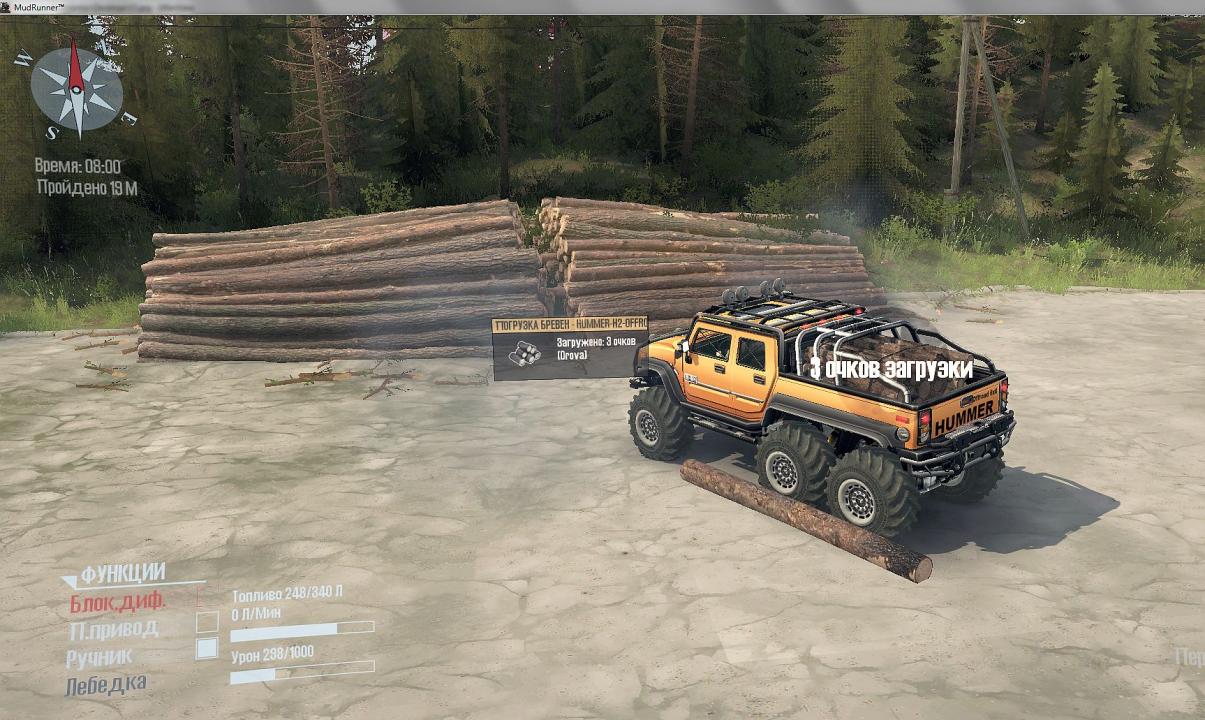This screenshot has height=720, width=1205.
Task: Activate the Лебедка winch function
Action: coord(106,685)
